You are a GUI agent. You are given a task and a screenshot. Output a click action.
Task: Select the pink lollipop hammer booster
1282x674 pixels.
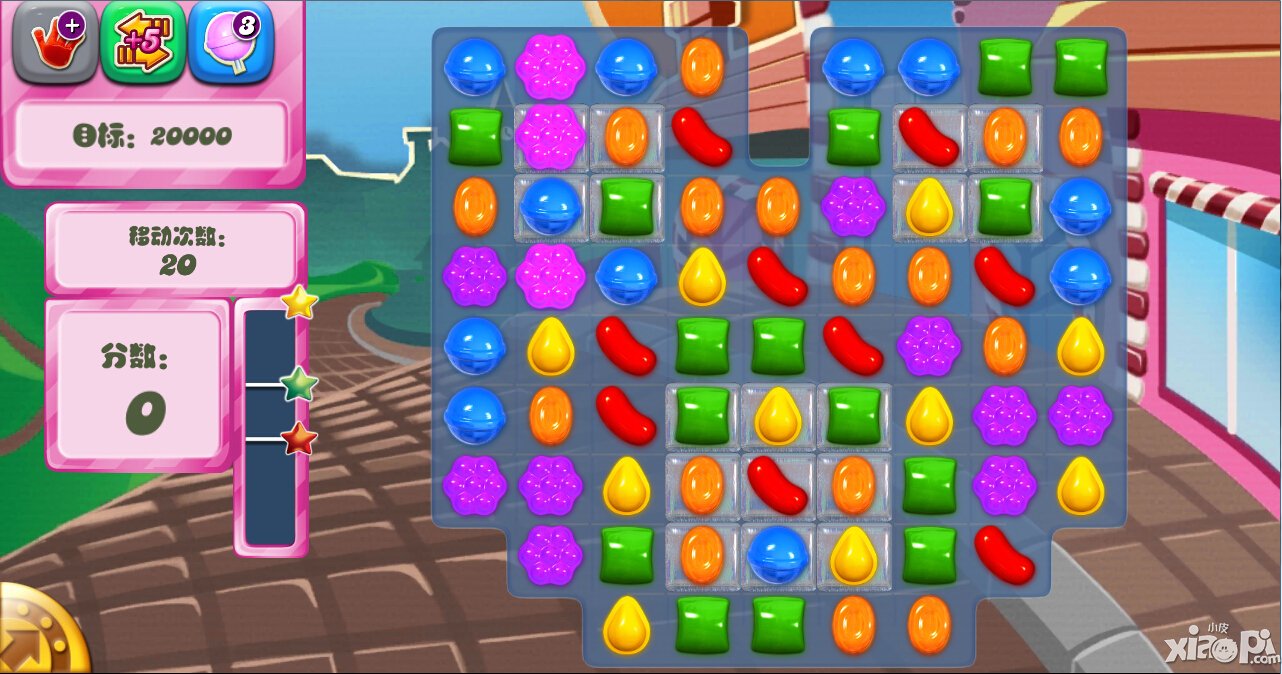pyautogui.click(x=230, y=41)
